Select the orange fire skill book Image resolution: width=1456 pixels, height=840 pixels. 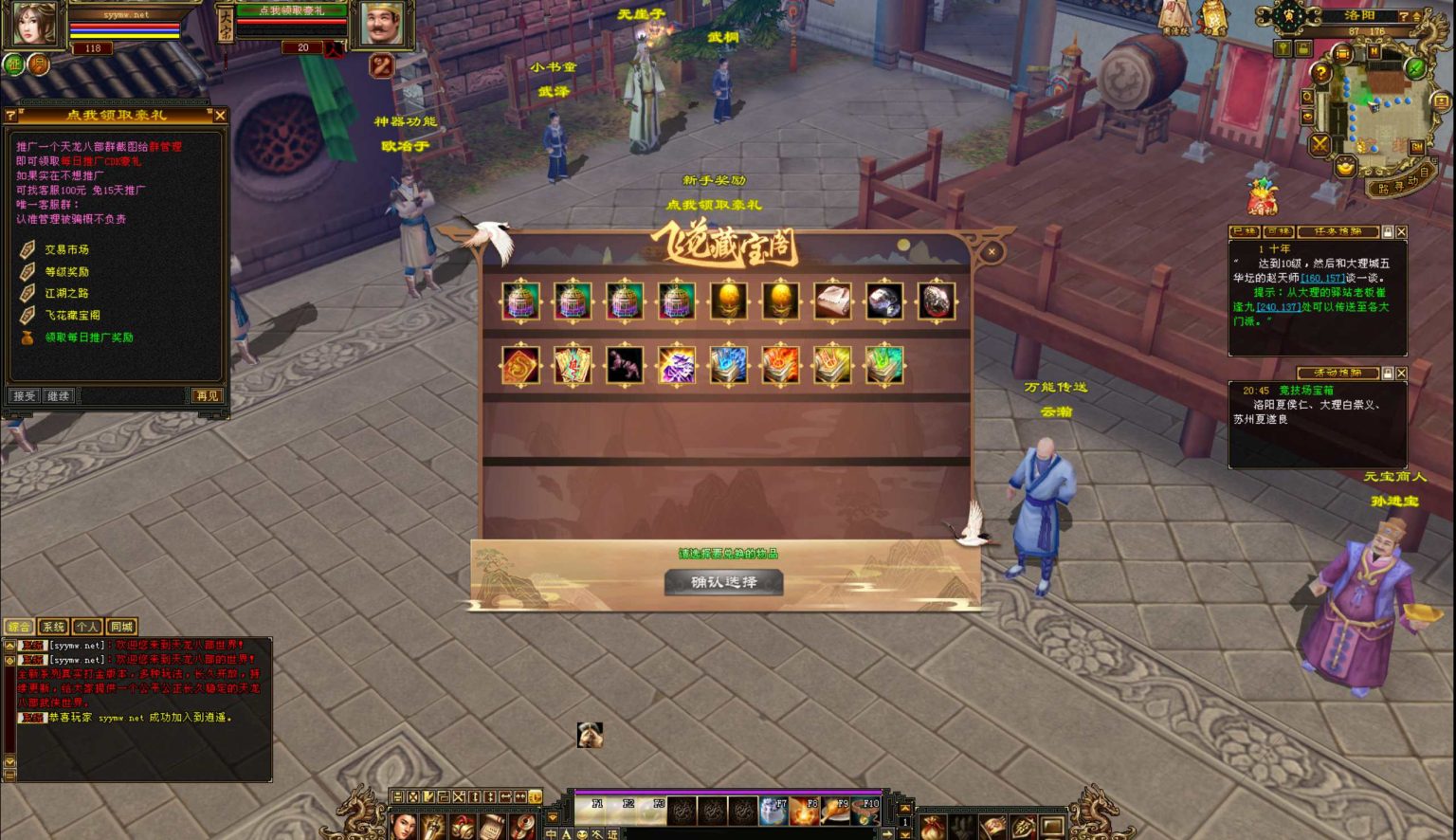(x=780, y=366)
